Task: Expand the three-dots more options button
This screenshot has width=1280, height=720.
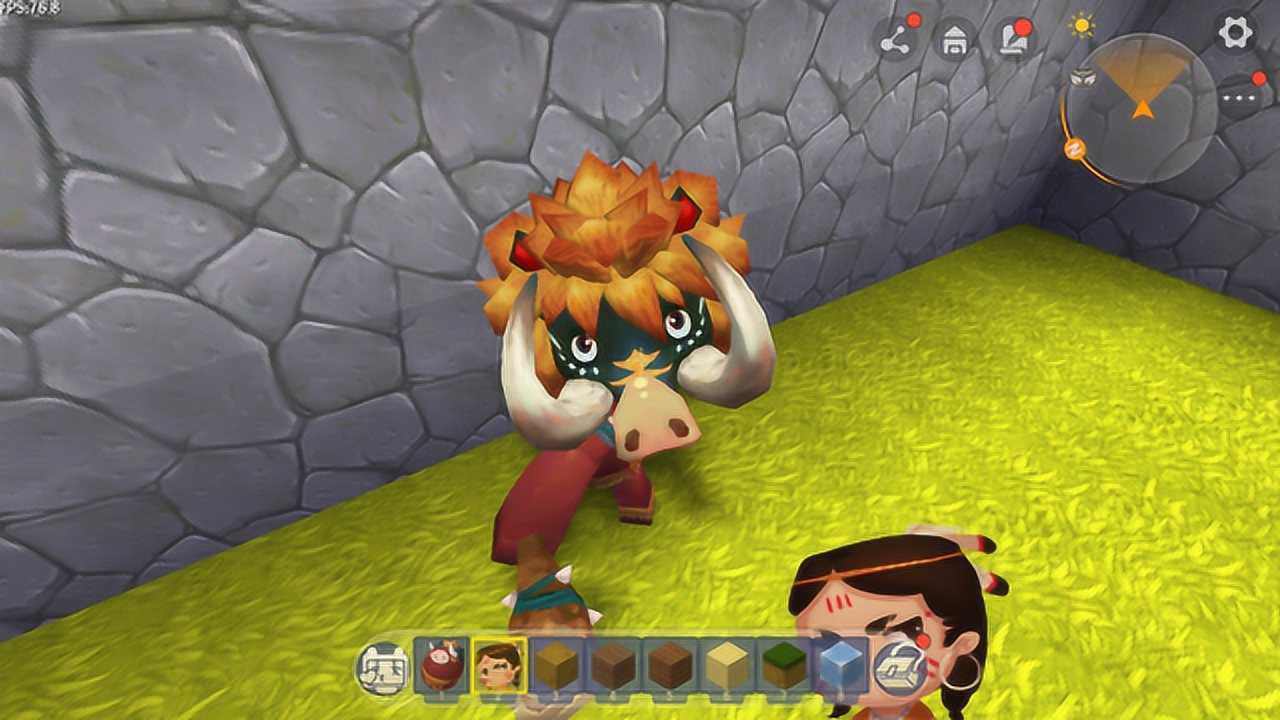Action: click(1243, 96)
